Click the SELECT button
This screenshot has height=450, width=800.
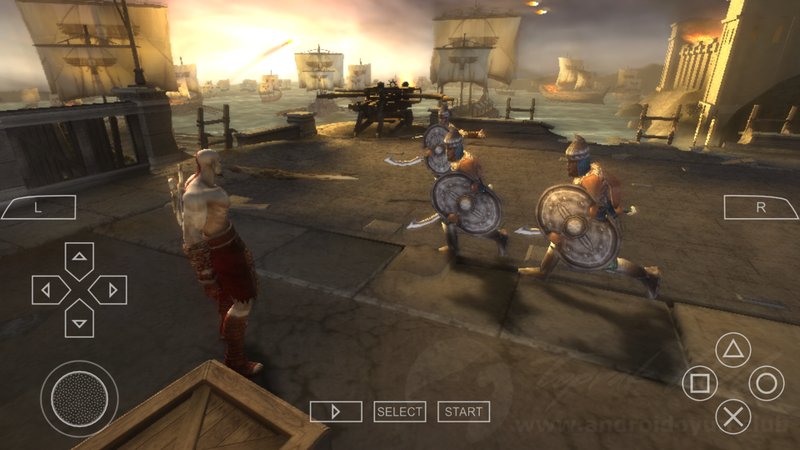tap(400, 411)
